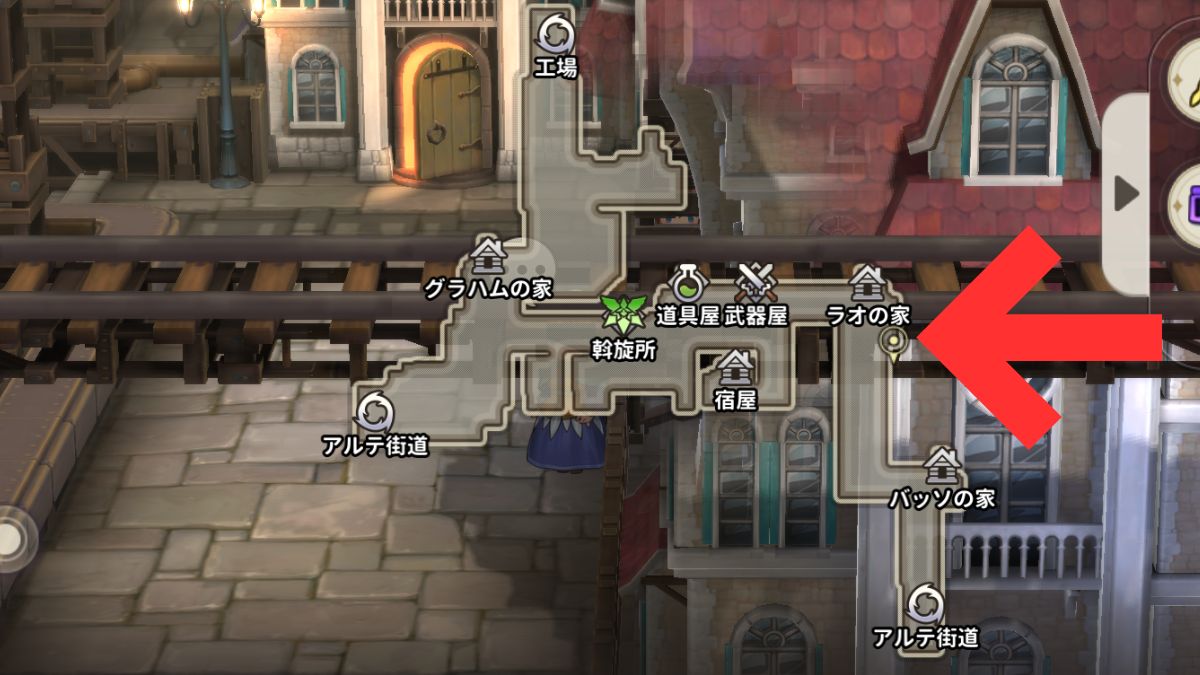Select the 武器屋 crossed swords icon
Viewport: 1200px width, 675px height.
[755, 282]
